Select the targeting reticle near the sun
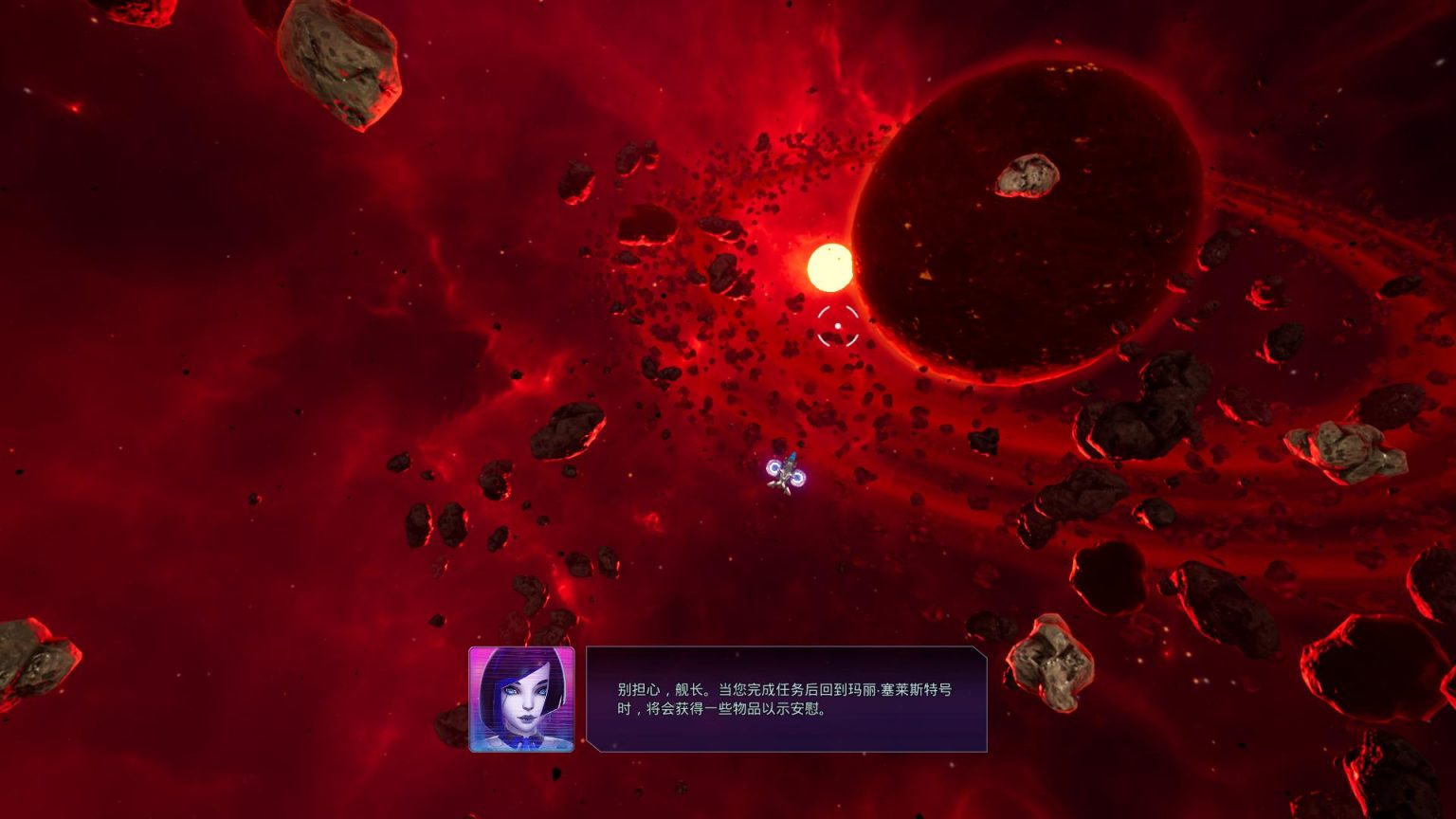Screen dimensions: 1456x819 (x=838, y=326)
